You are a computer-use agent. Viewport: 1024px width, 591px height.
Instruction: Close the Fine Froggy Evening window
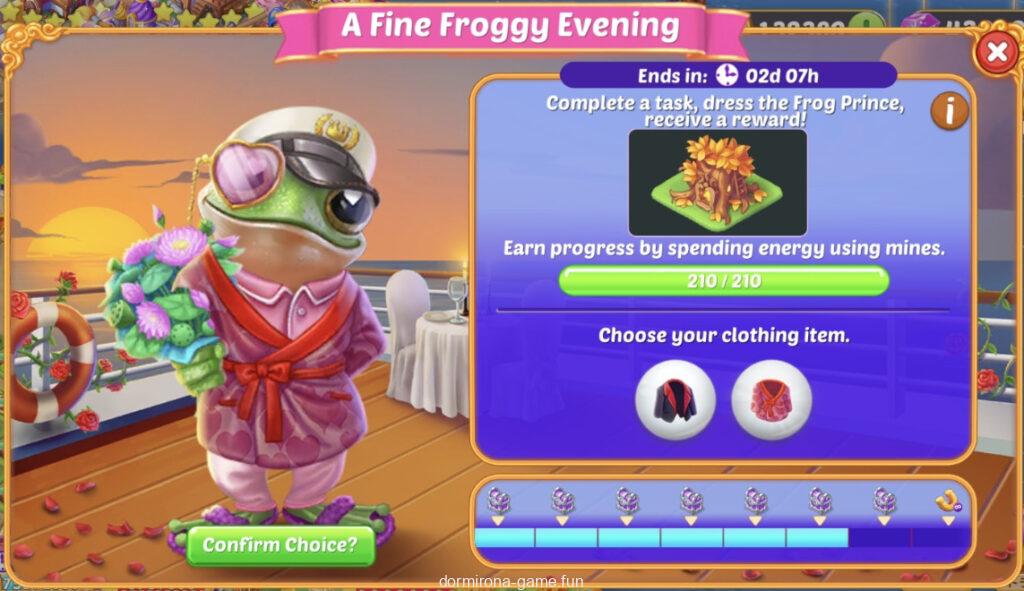[996, 52]
